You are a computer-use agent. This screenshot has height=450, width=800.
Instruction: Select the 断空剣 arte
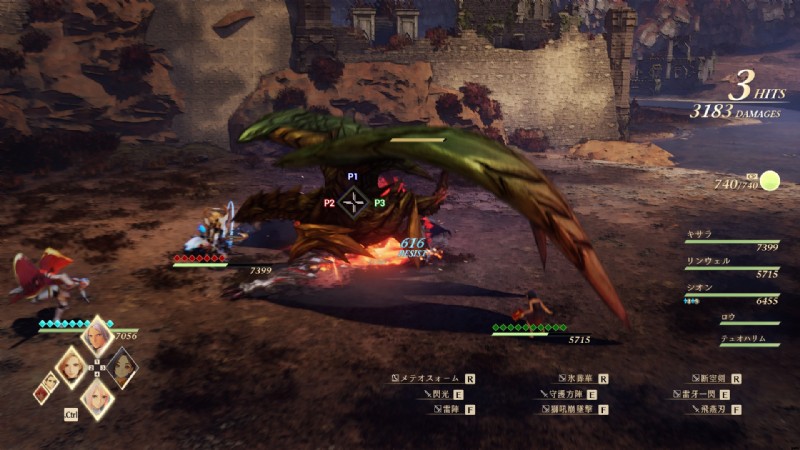714,379
